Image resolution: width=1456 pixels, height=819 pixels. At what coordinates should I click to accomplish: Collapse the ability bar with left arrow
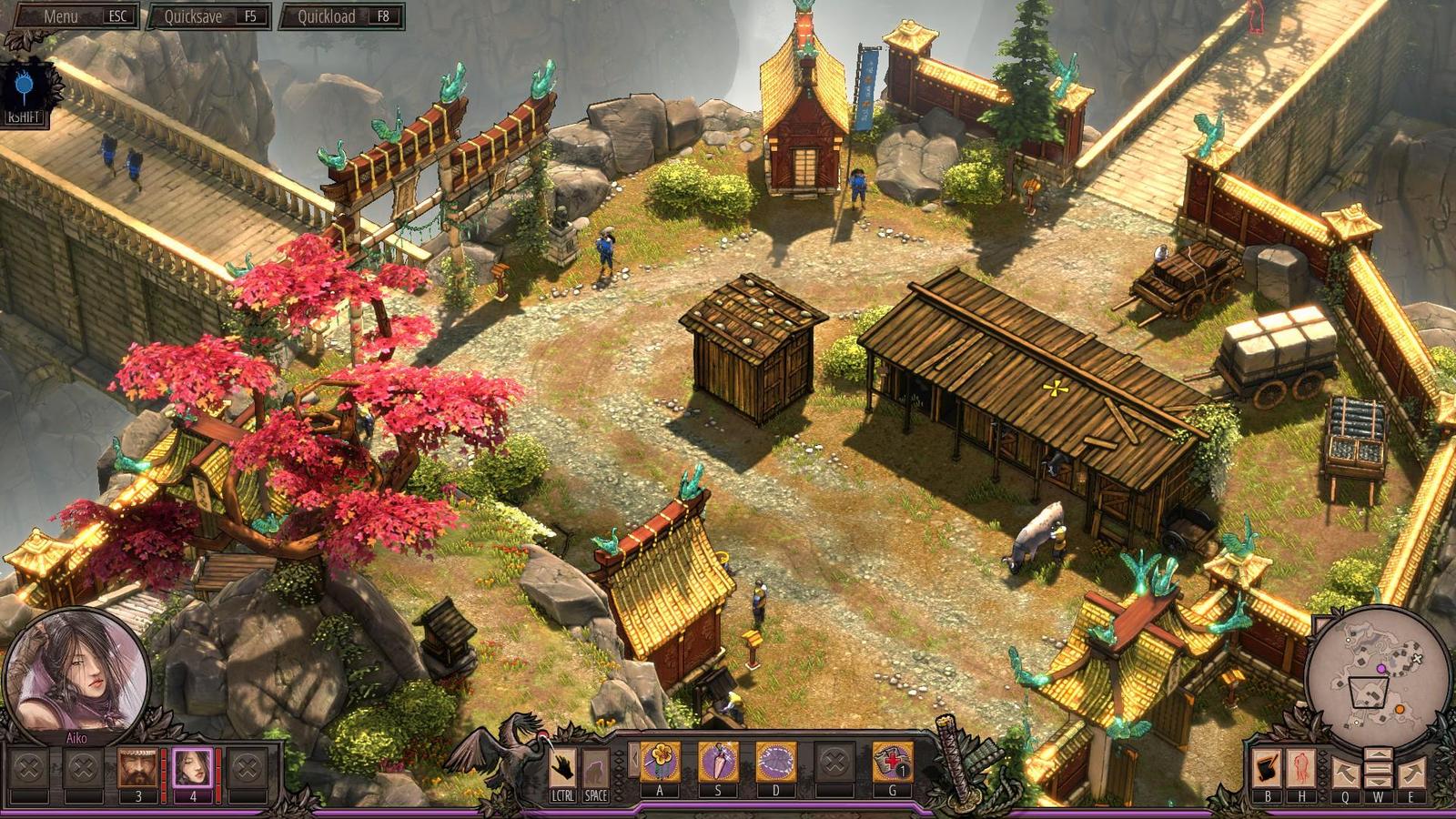pos(633,760)
